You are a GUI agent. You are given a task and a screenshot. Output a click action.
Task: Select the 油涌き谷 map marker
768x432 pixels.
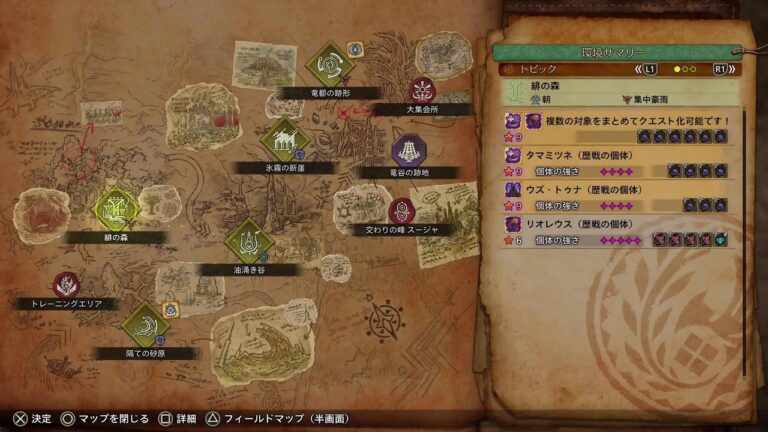click(x=247, y=241)
